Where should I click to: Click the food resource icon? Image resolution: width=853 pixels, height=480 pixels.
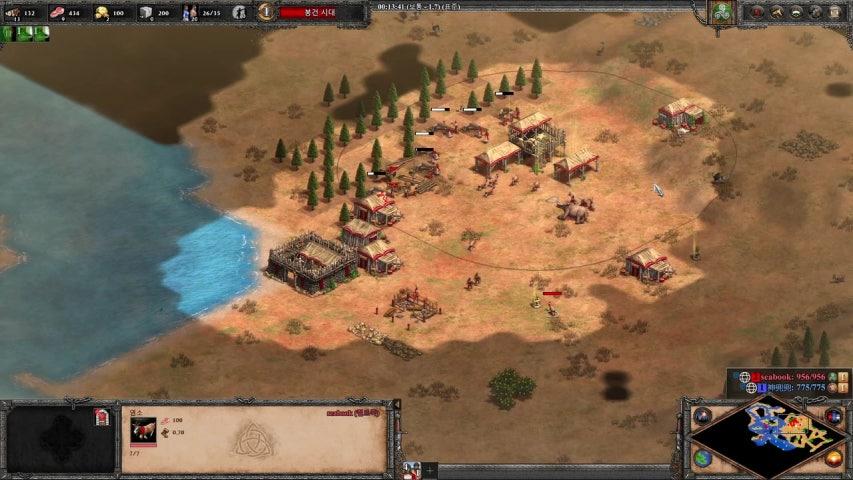(x=56, y=13)
